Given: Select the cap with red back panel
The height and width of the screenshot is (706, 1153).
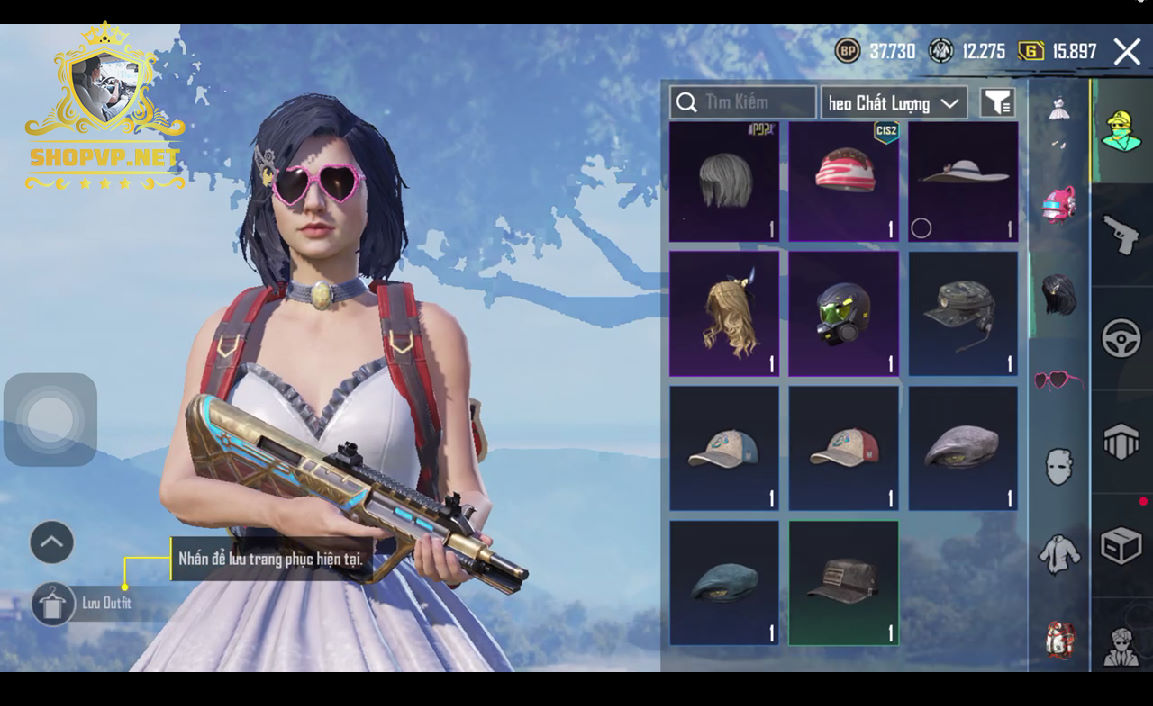Looking at the screenshot, I should pyautogui.click(x=843, y=449).
